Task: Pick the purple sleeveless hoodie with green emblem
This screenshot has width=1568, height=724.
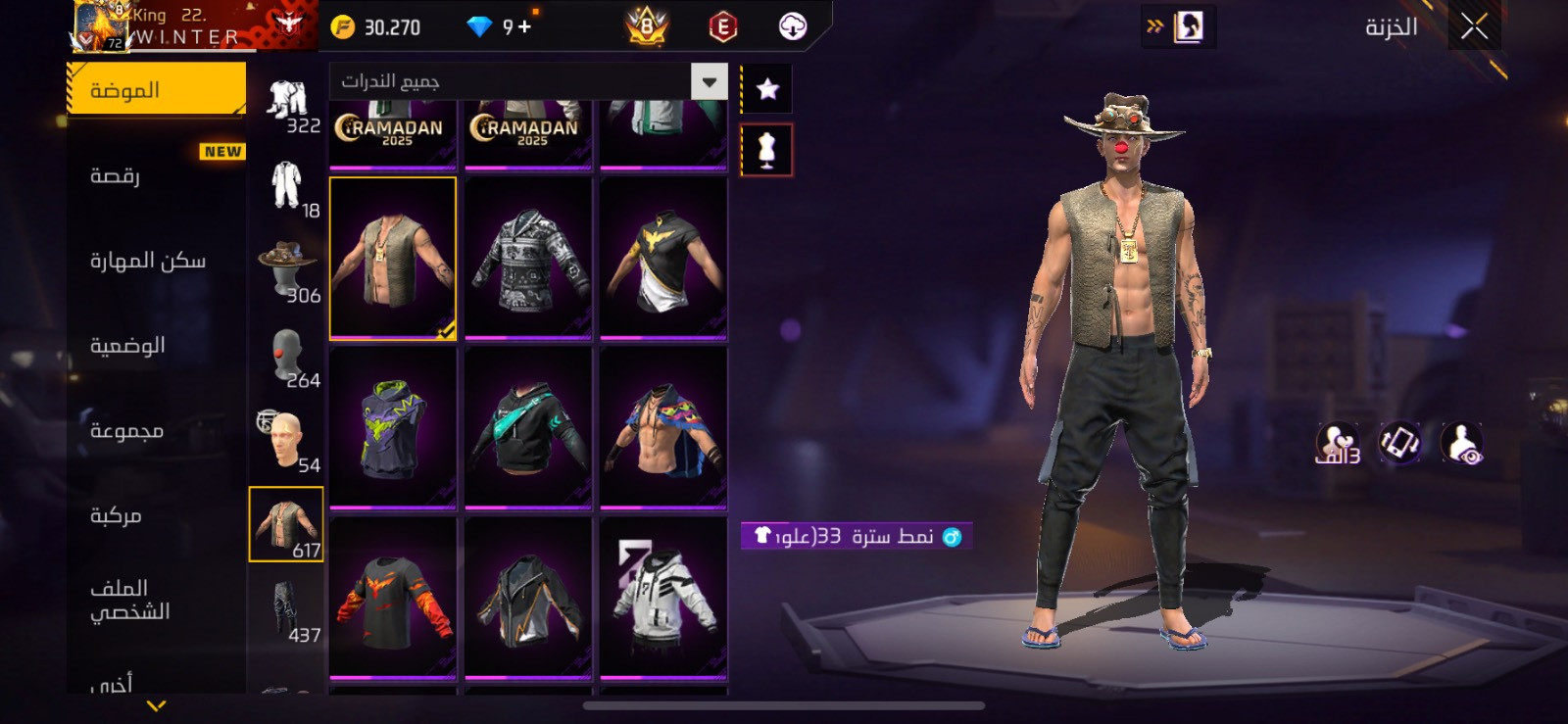Action: (x=393, y=428)
